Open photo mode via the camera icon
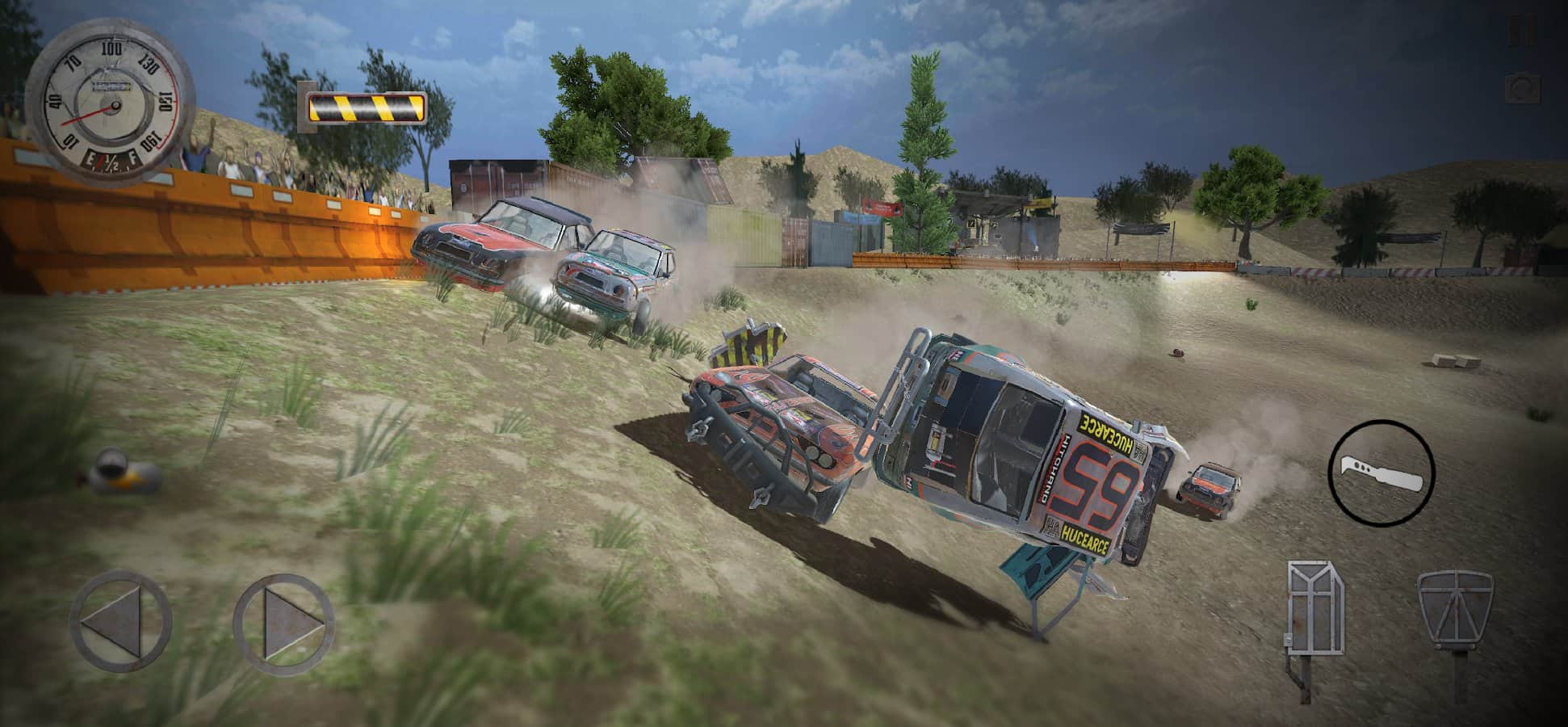 (1523, 87)
